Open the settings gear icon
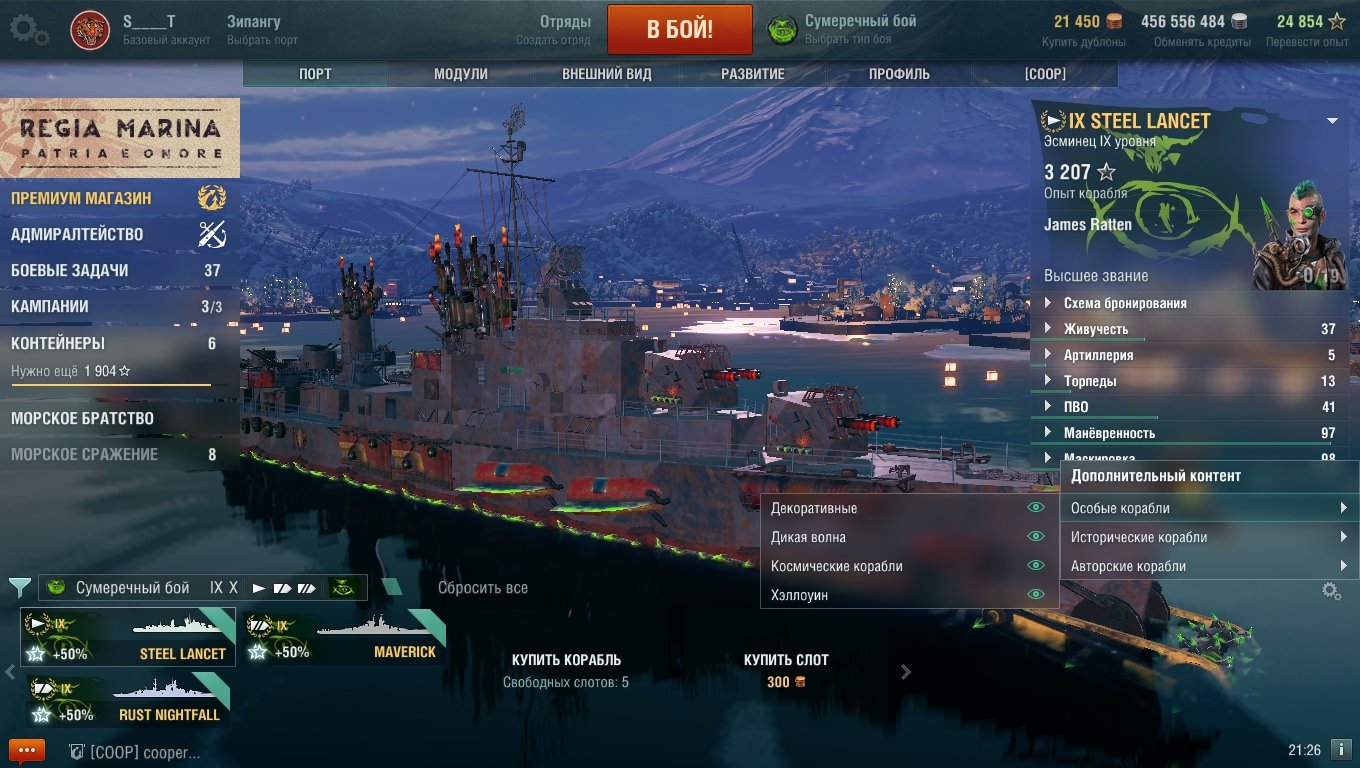Screen dimensions: 1360x768 pos(29,29)
